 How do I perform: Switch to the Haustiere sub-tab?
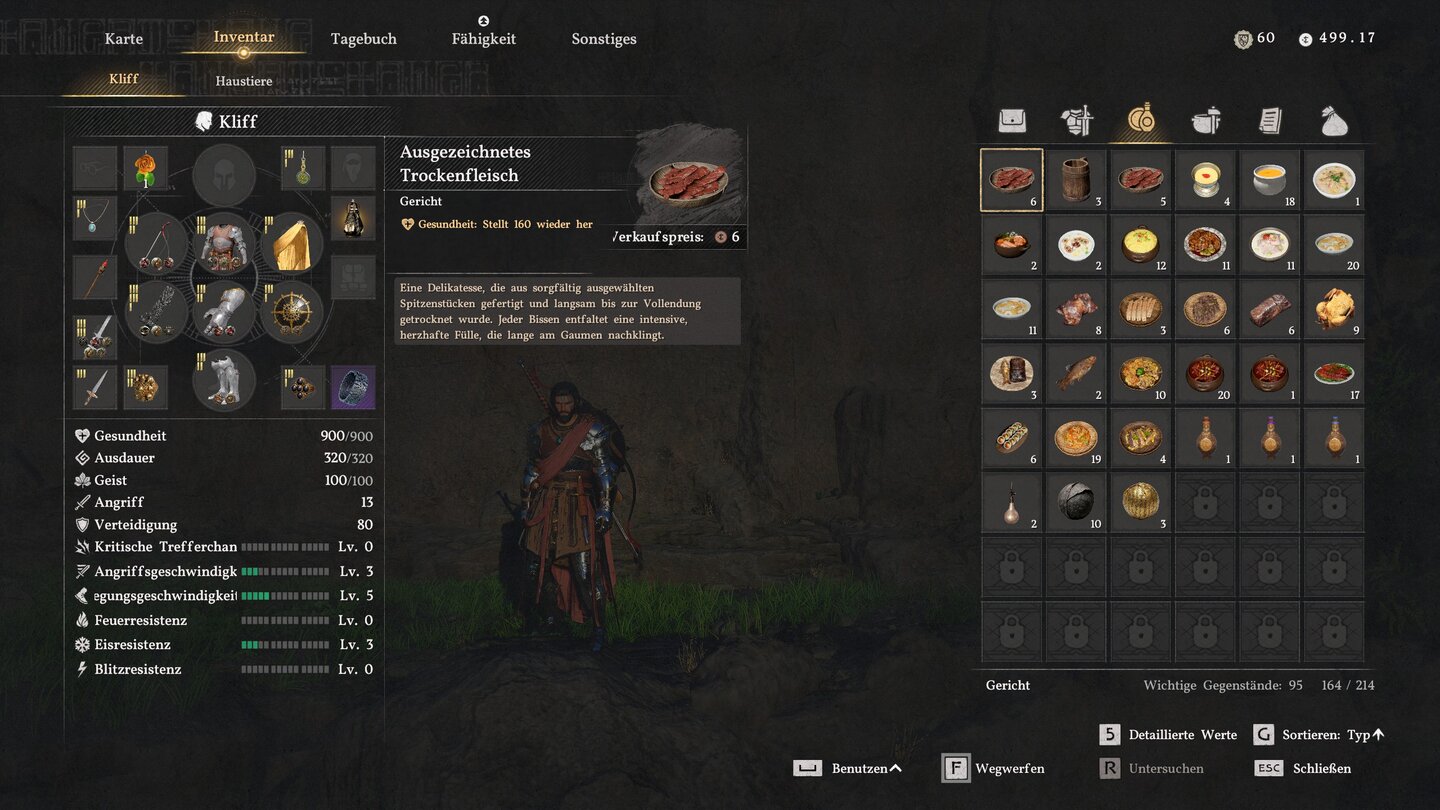(244, 81)
